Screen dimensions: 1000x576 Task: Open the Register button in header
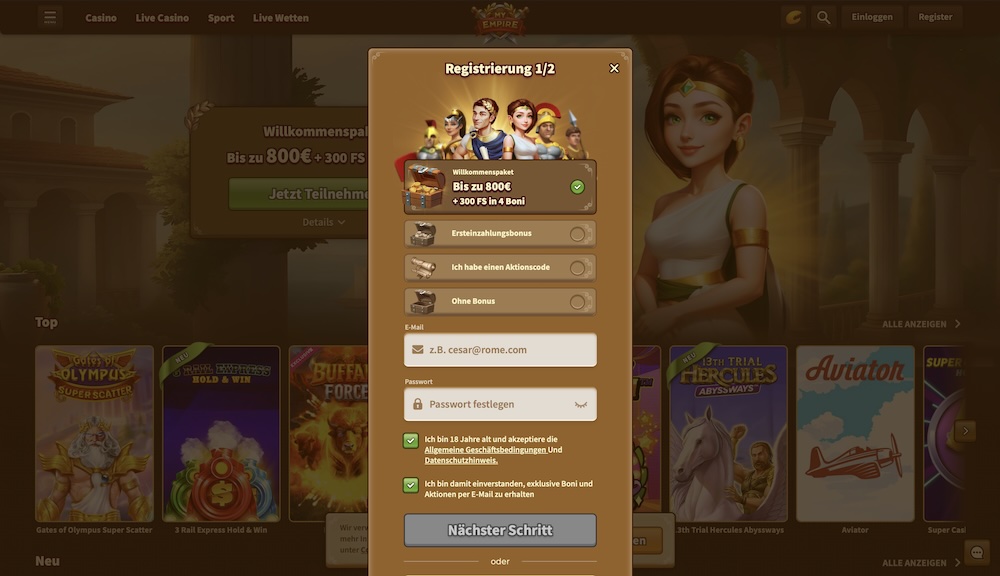point(935,17)
